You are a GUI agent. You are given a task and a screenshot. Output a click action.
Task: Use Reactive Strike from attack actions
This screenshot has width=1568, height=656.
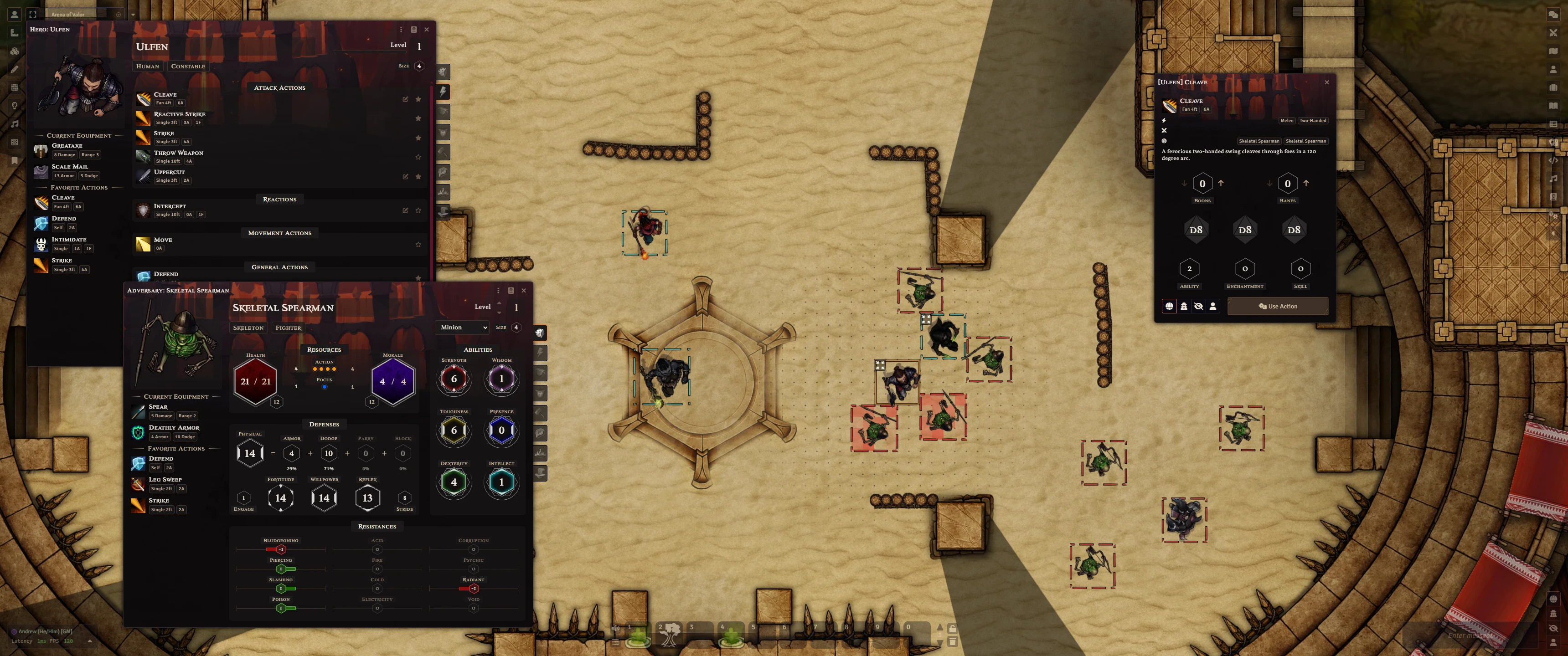click(x=179, y=114)
